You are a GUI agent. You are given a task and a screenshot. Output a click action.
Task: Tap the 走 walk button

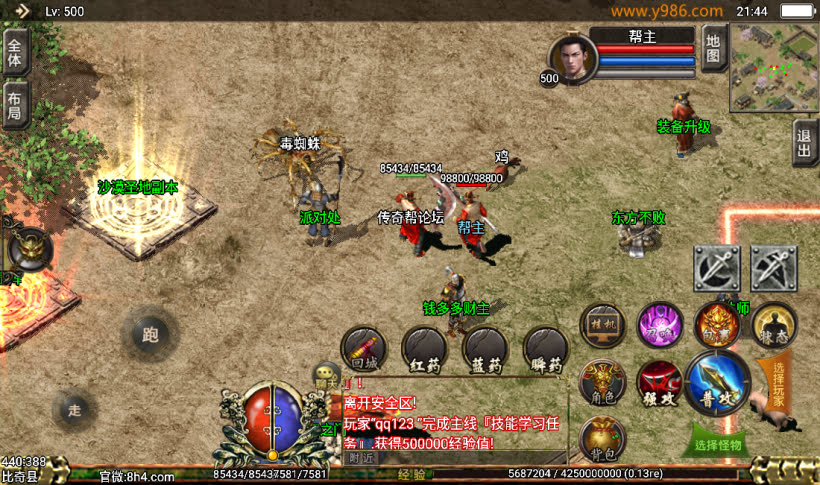[75, 408]
